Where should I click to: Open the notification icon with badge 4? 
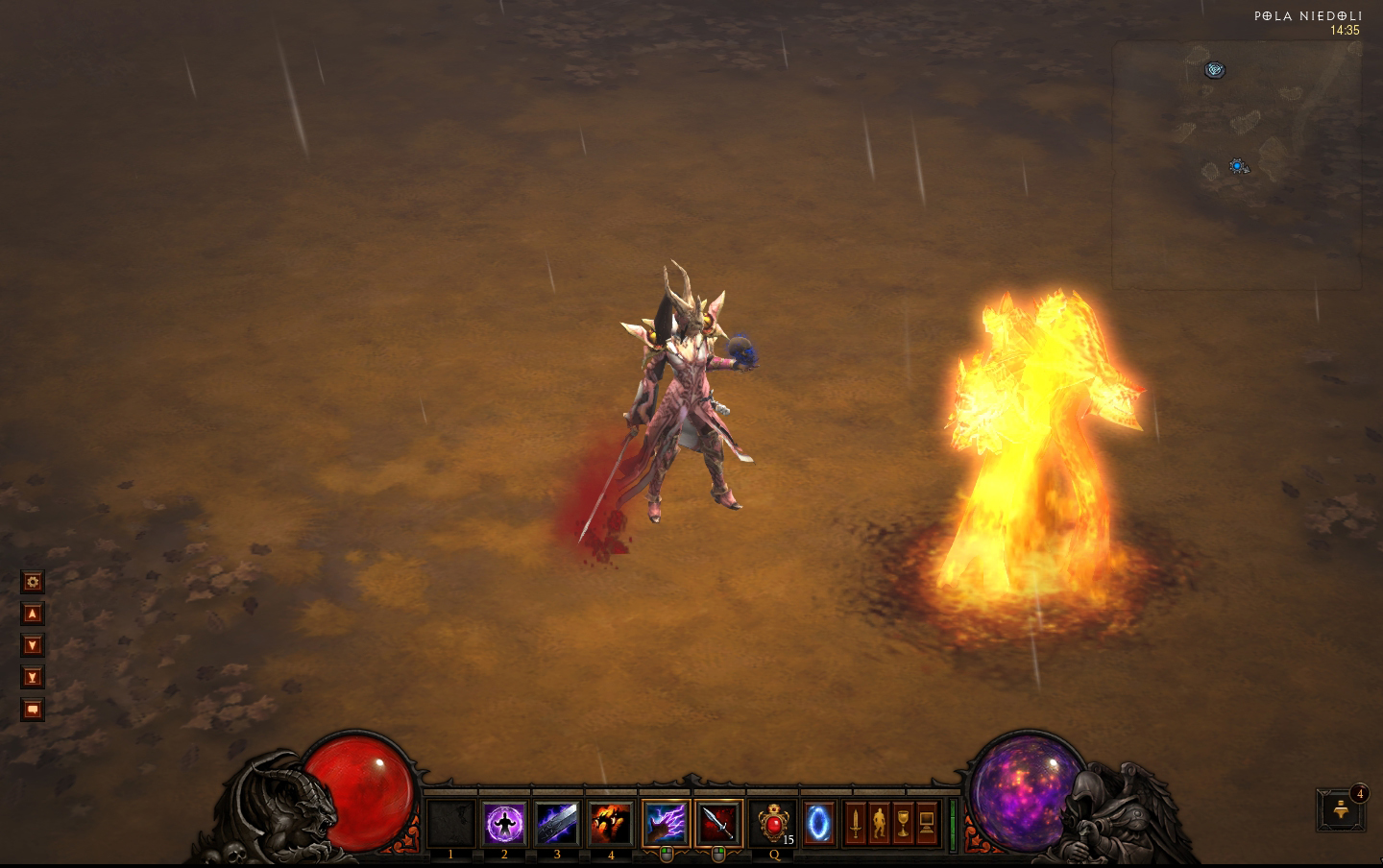(1342, 811)
